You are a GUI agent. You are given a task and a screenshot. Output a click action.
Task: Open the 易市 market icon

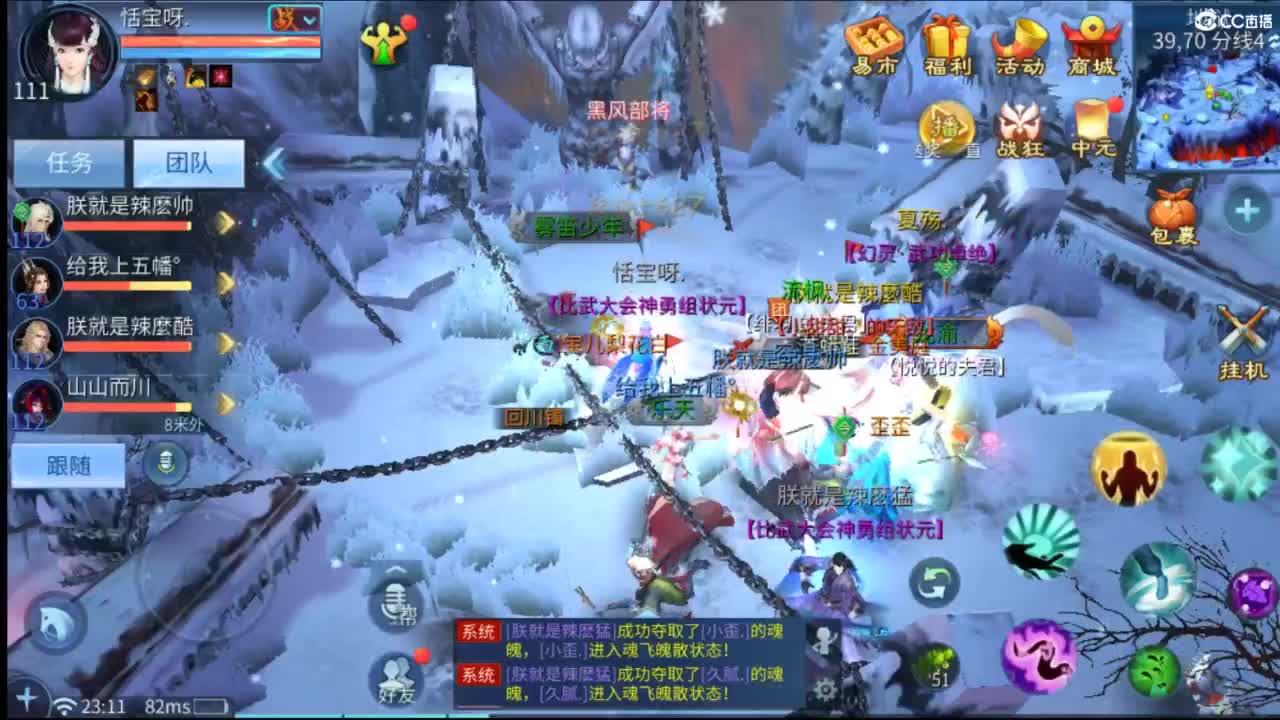pos(874,45)
